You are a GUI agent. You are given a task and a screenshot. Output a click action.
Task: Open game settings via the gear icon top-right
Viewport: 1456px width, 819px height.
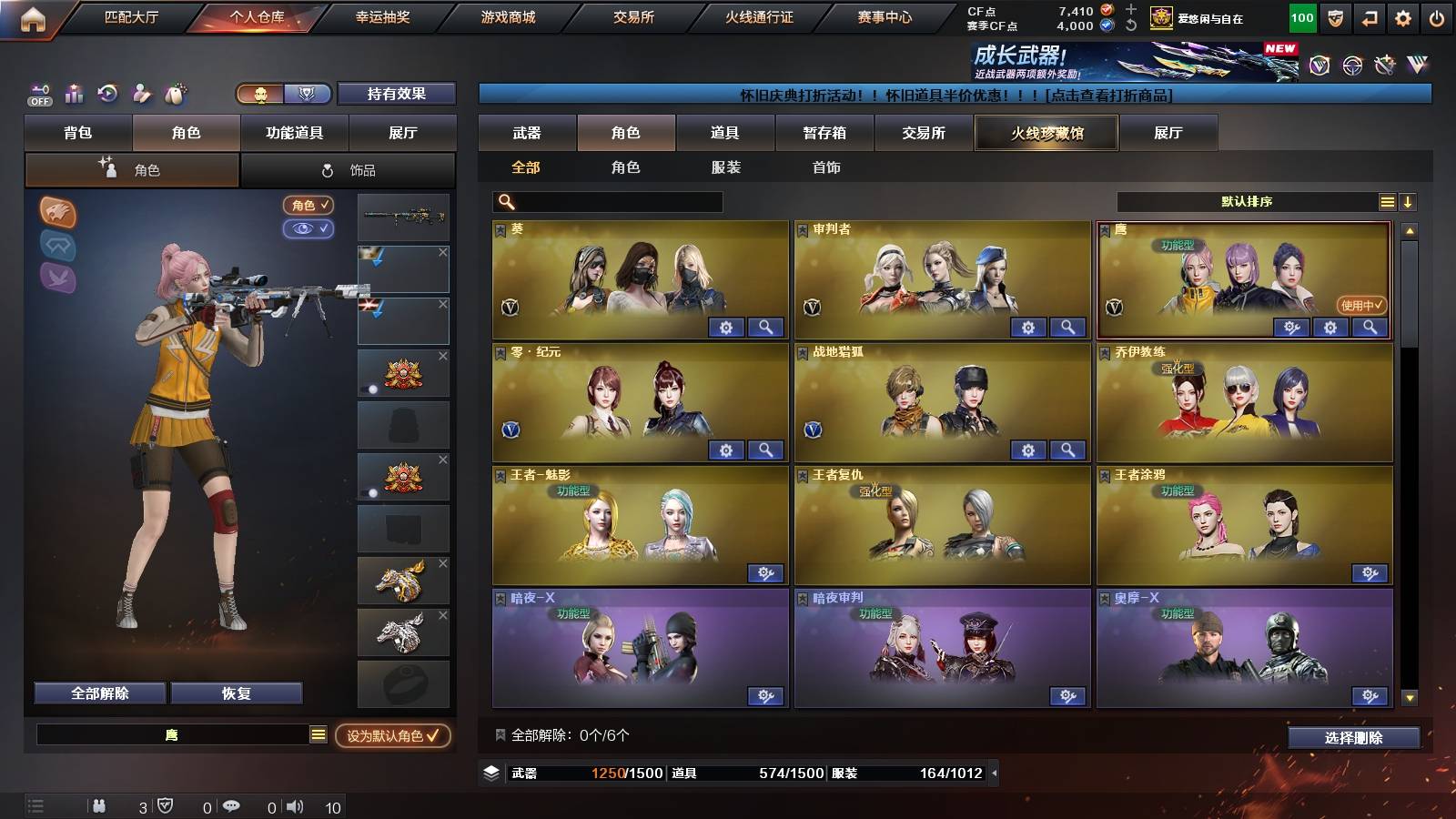(1400, 16)
